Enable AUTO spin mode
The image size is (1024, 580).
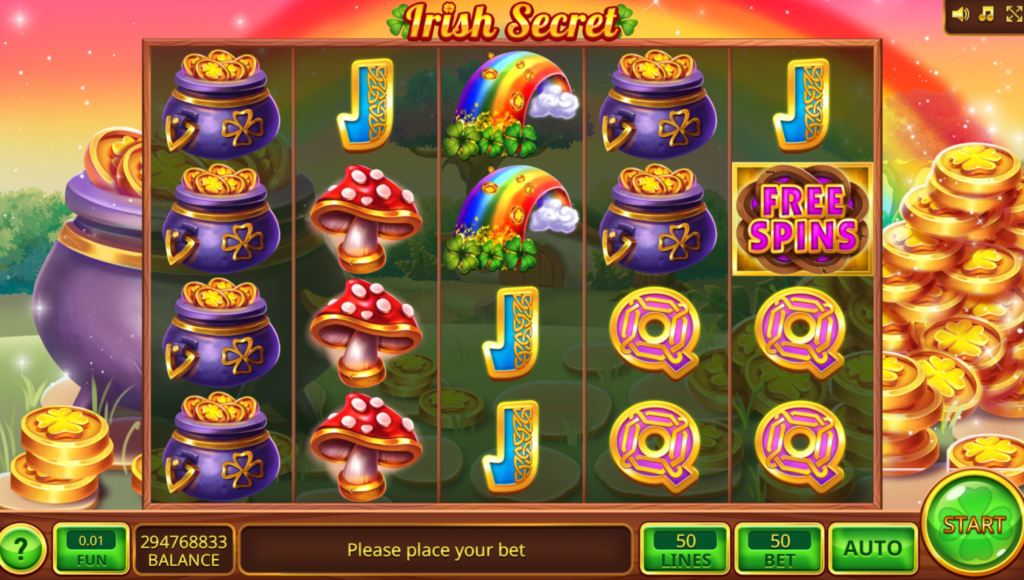(873, 548)
